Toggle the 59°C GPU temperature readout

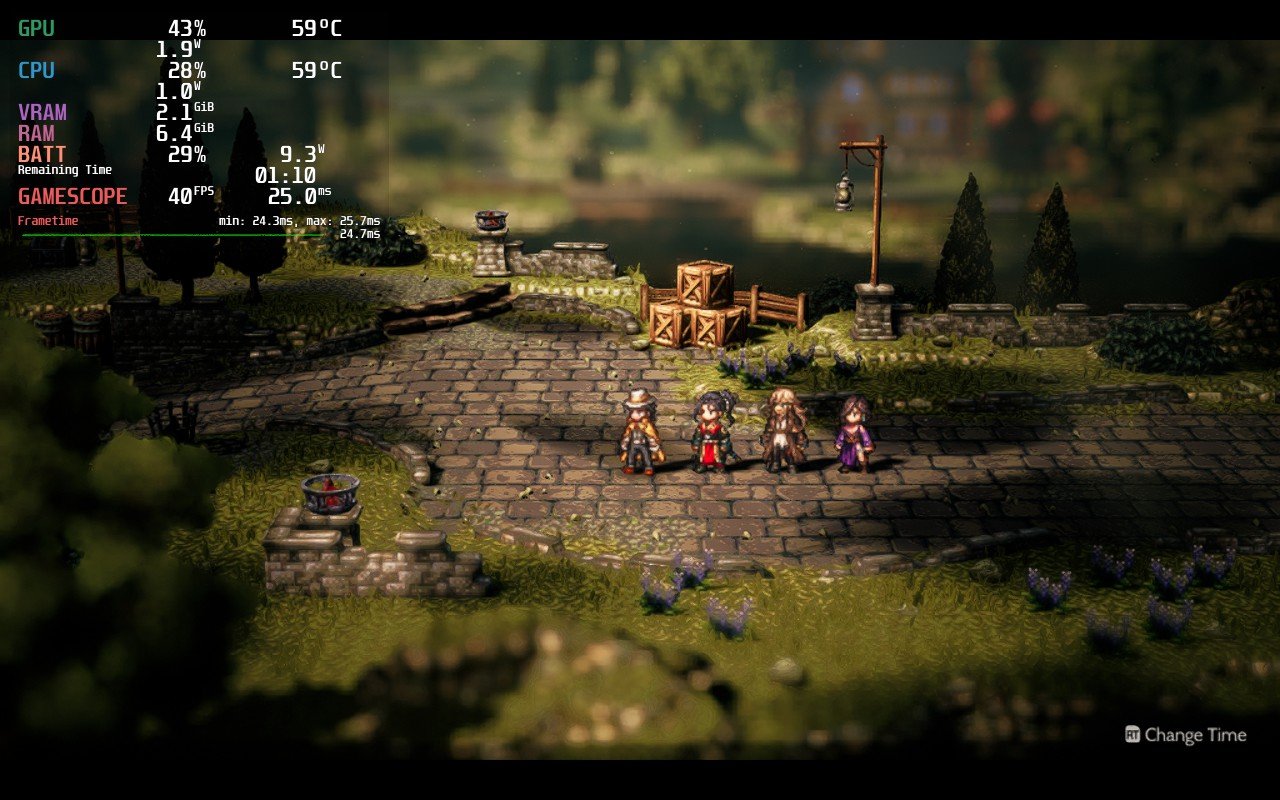pos(314,28)
